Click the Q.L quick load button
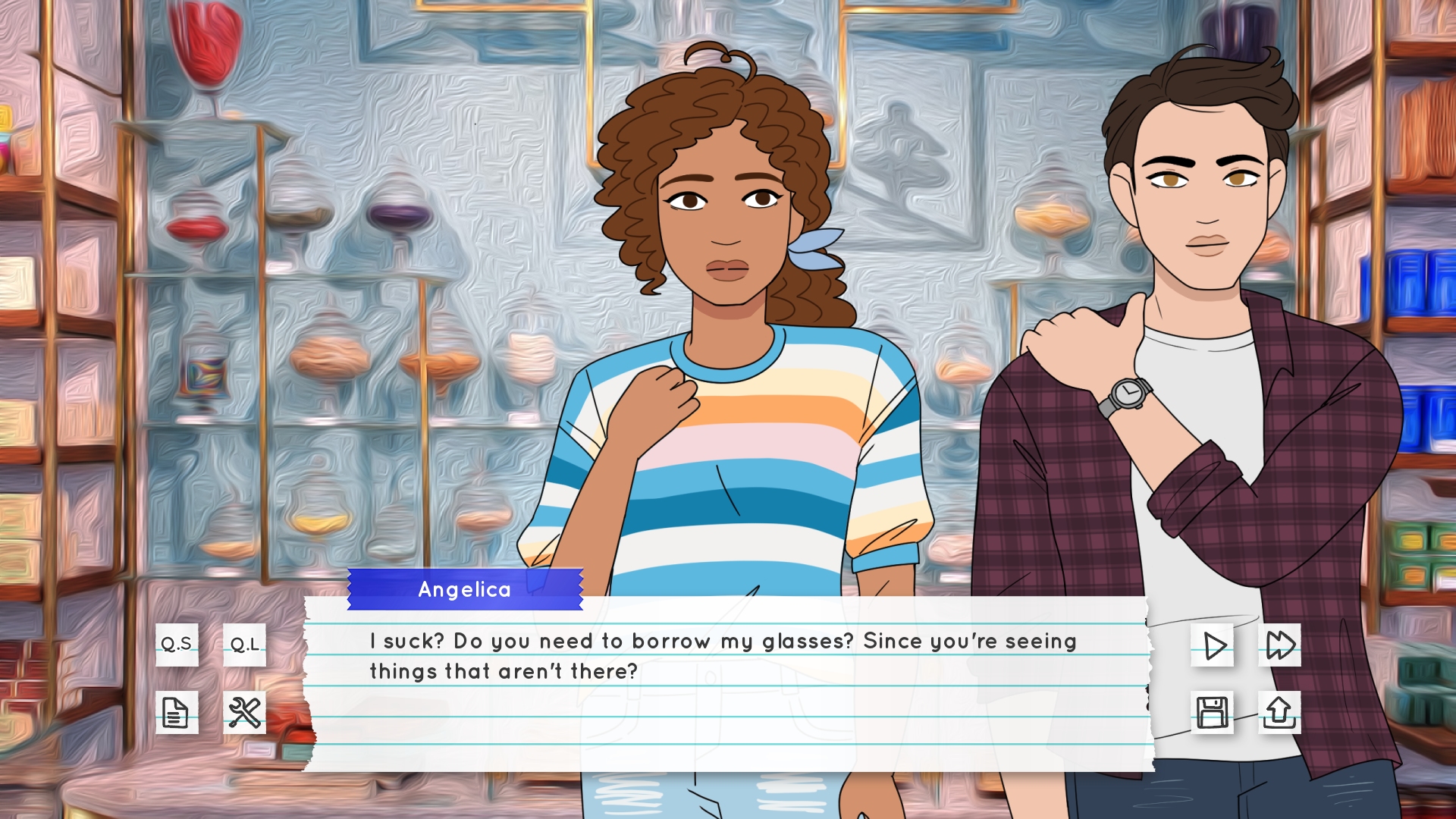Image resolution: width=1456 pixels, height=819 pixels. [x=244, y=645]
